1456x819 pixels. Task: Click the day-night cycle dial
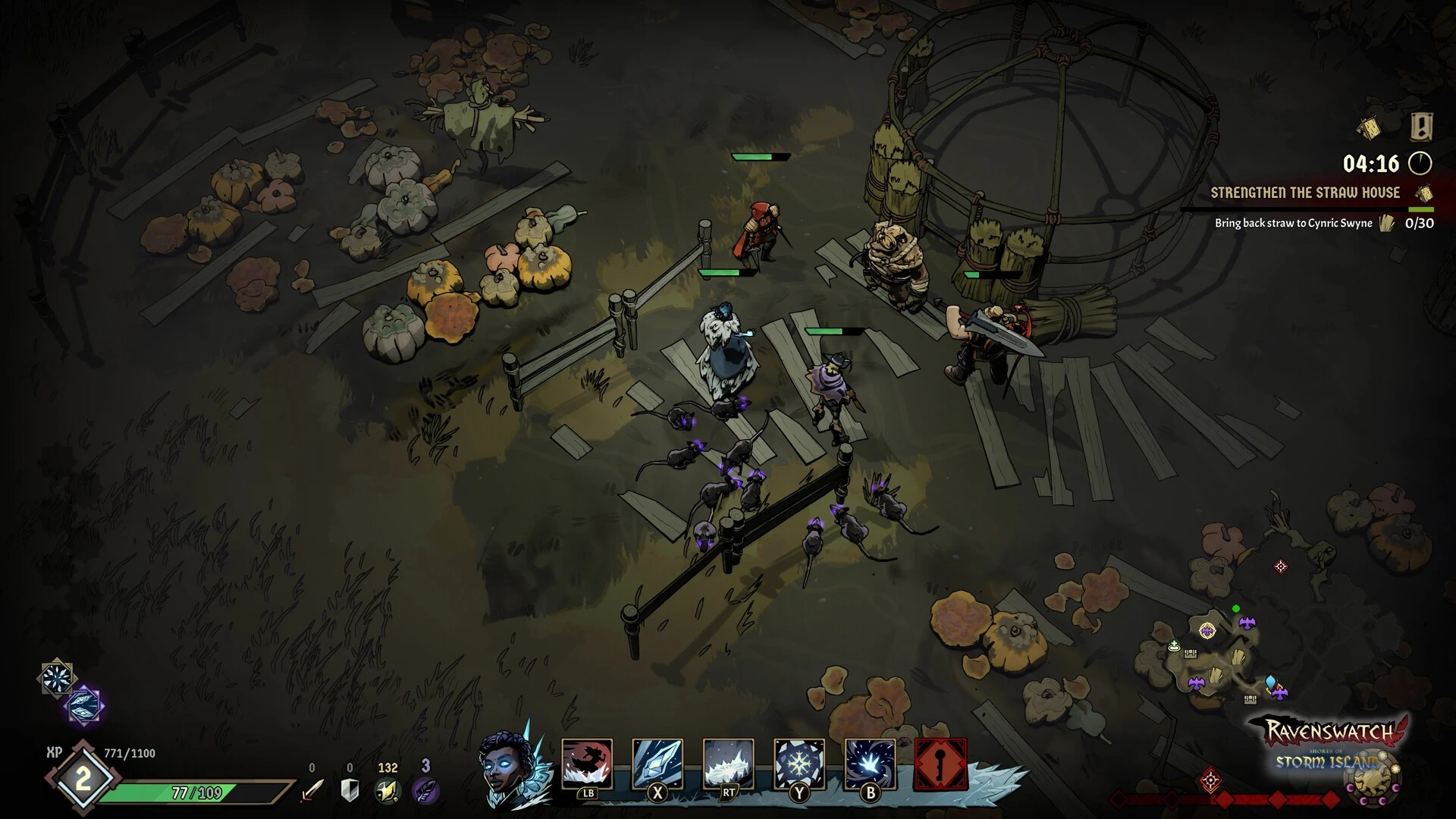(1373, 778)
